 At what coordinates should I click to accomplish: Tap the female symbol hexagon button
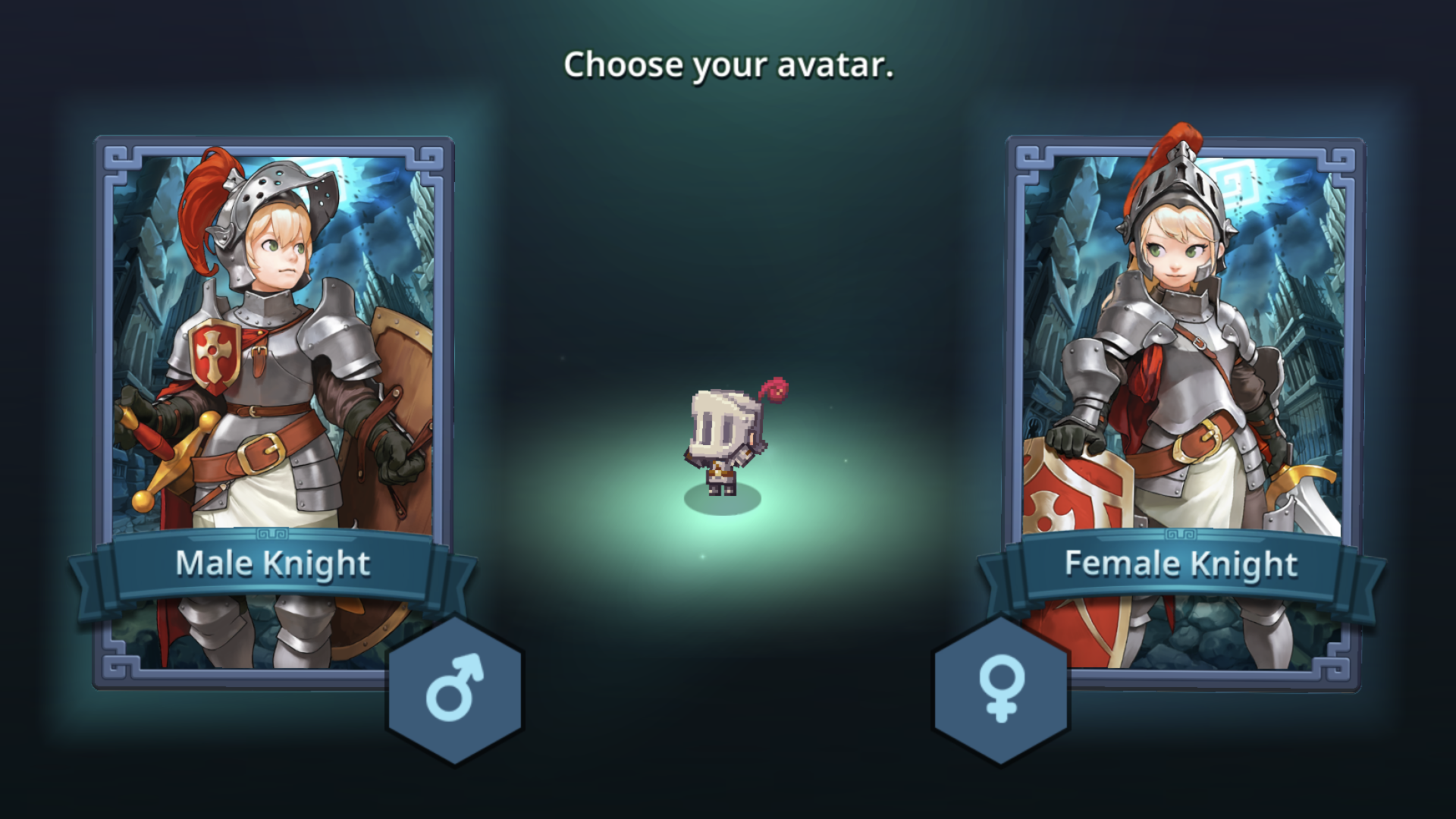point(1001,690)
